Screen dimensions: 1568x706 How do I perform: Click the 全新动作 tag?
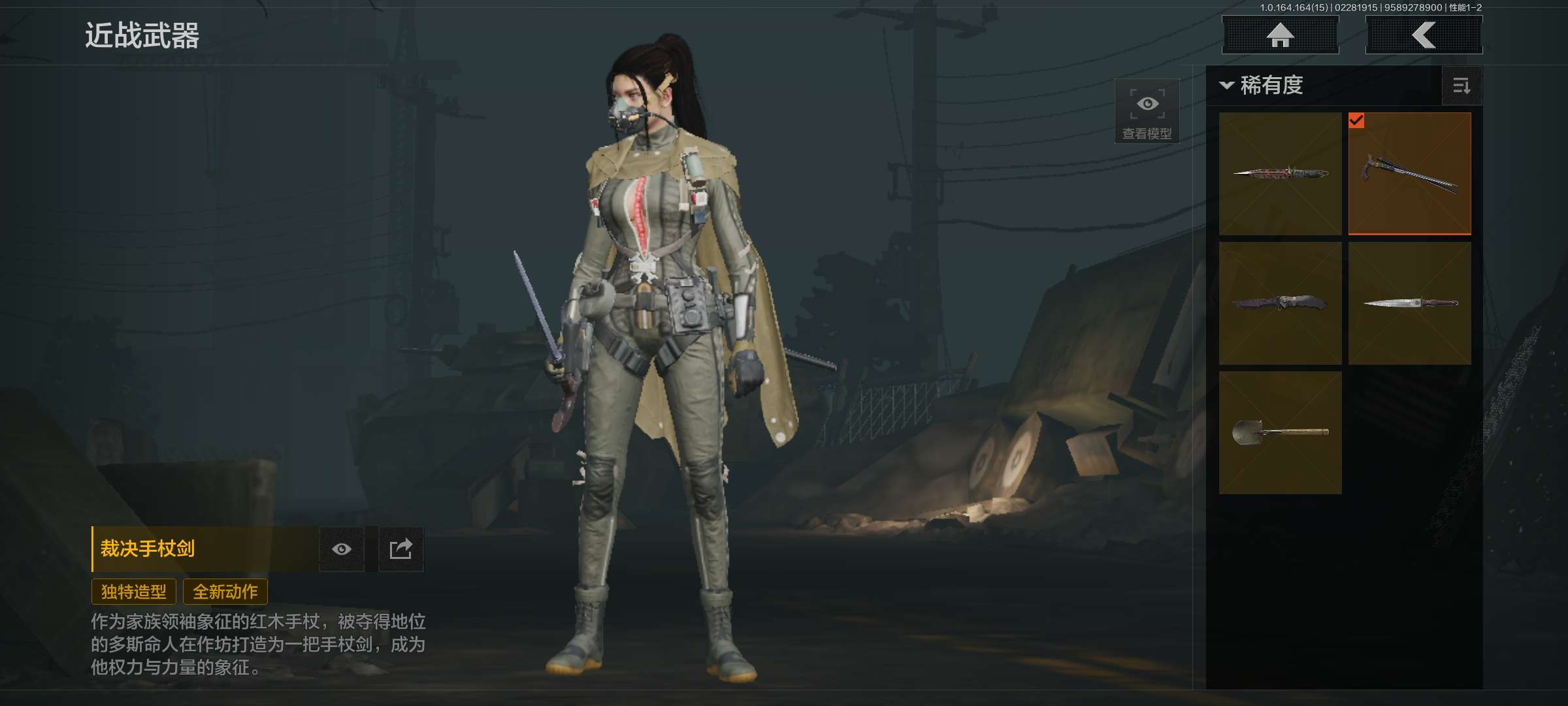coord(225,592)
